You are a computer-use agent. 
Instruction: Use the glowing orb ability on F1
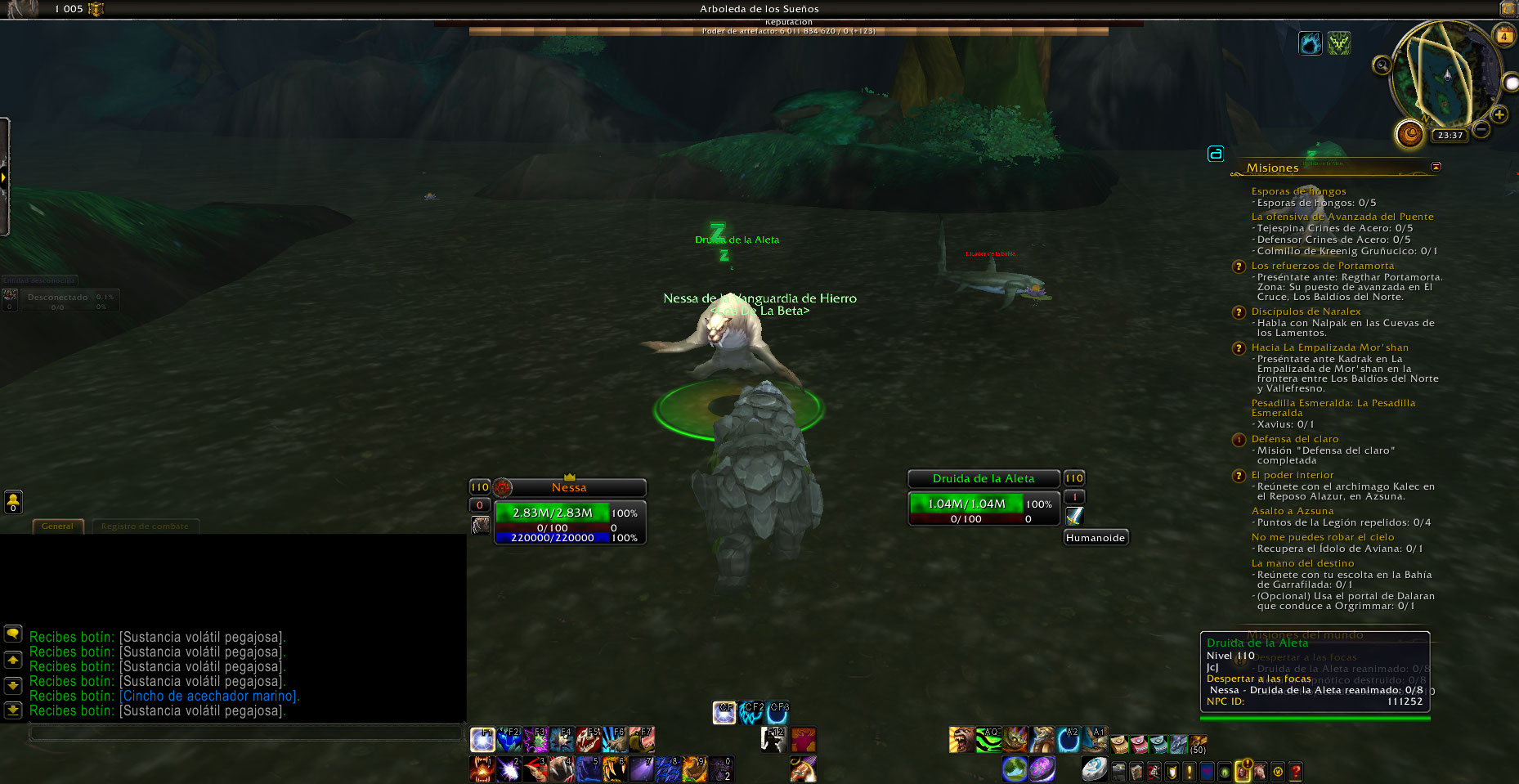(482, 740)
